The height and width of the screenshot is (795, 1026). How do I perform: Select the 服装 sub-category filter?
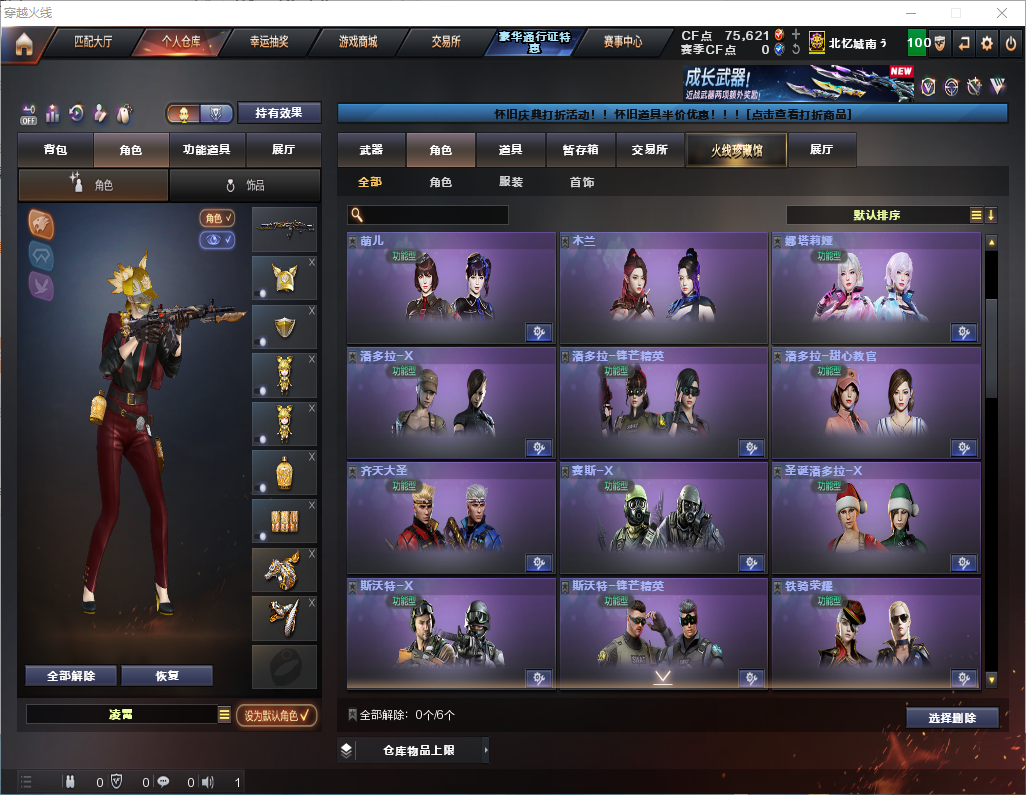click(x=510, y=182)
